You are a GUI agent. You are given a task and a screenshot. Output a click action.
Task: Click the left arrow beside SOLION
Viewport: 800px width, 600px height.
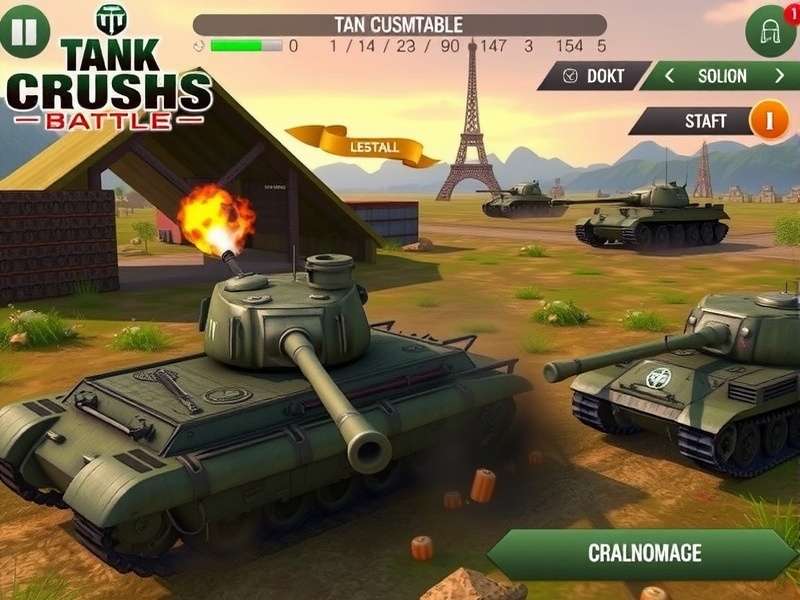pos(669,76)
